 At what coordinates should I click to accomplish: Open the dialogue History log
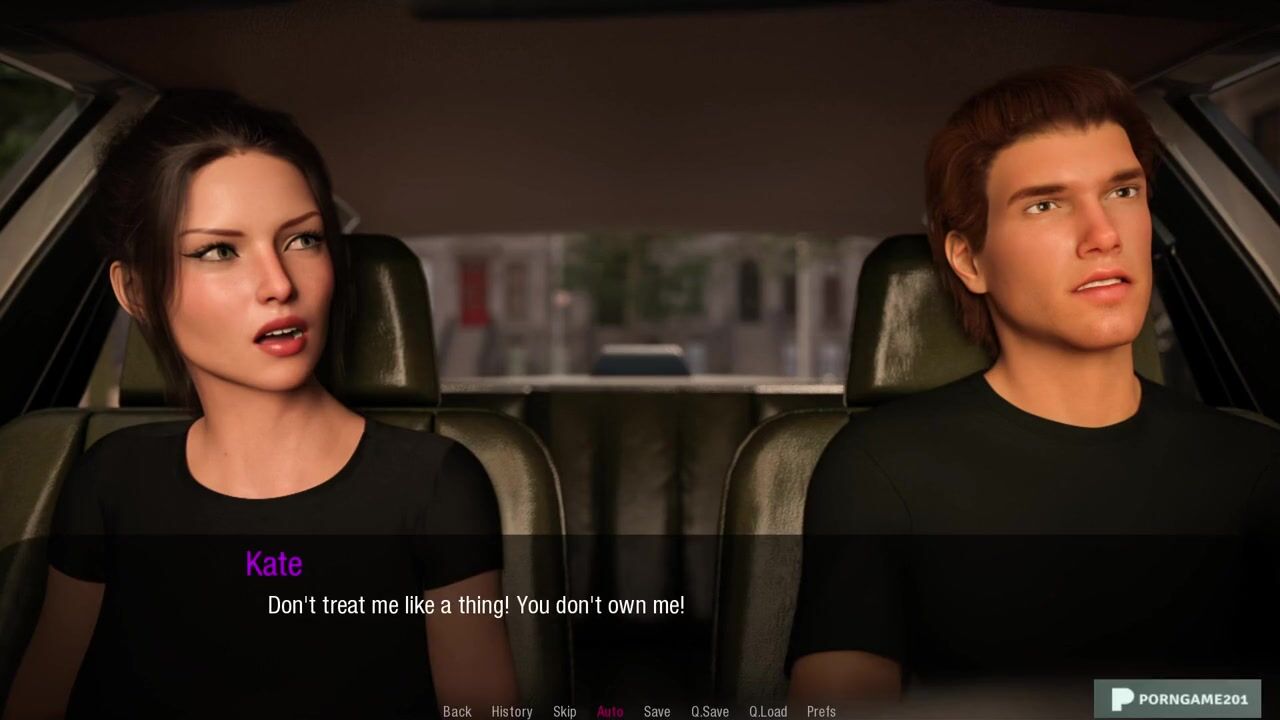[x=511, y=712]
